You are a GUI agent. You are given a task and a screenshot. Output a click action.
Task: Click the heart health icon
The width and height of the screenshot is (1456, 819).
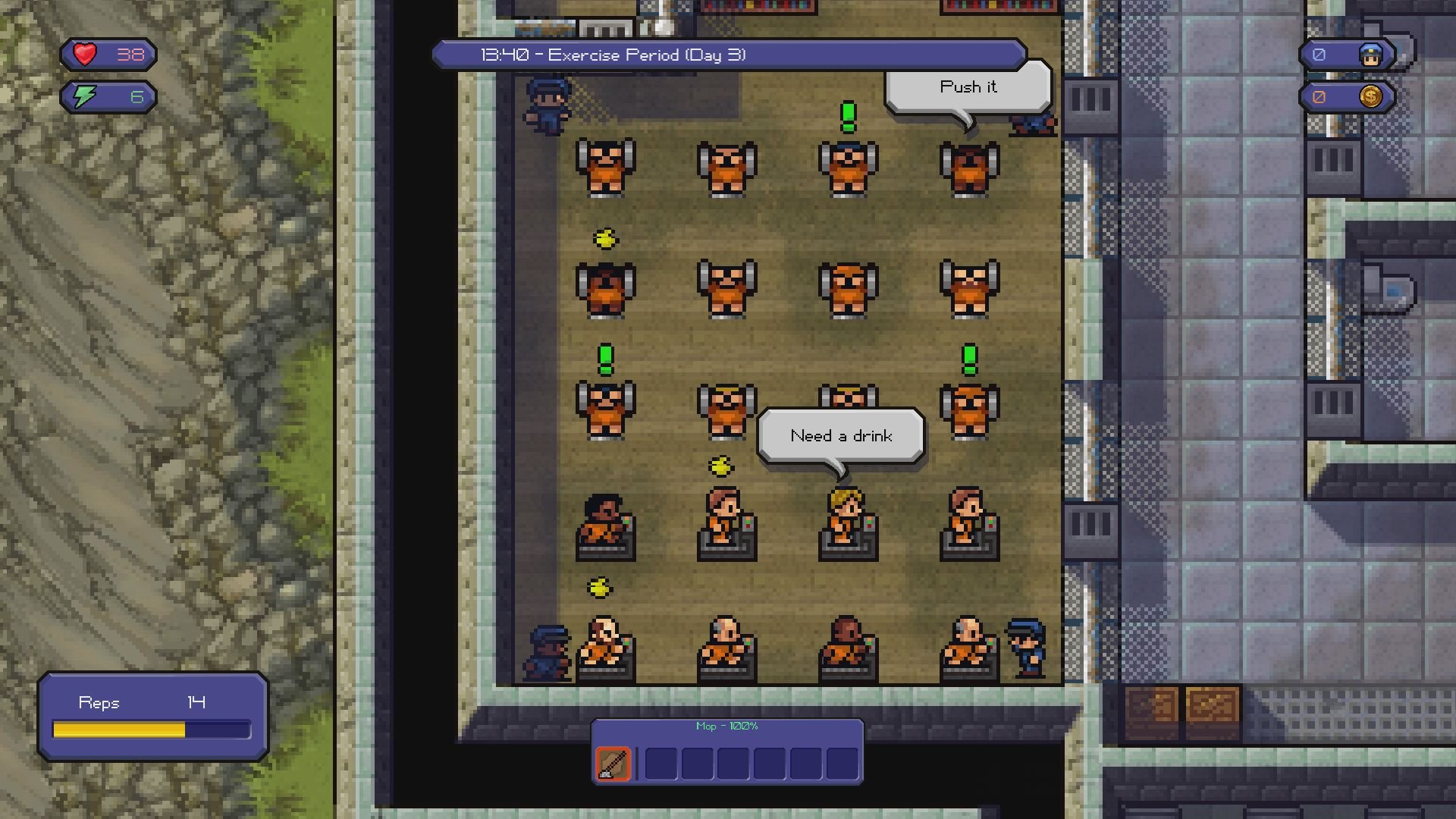point(83,54)
